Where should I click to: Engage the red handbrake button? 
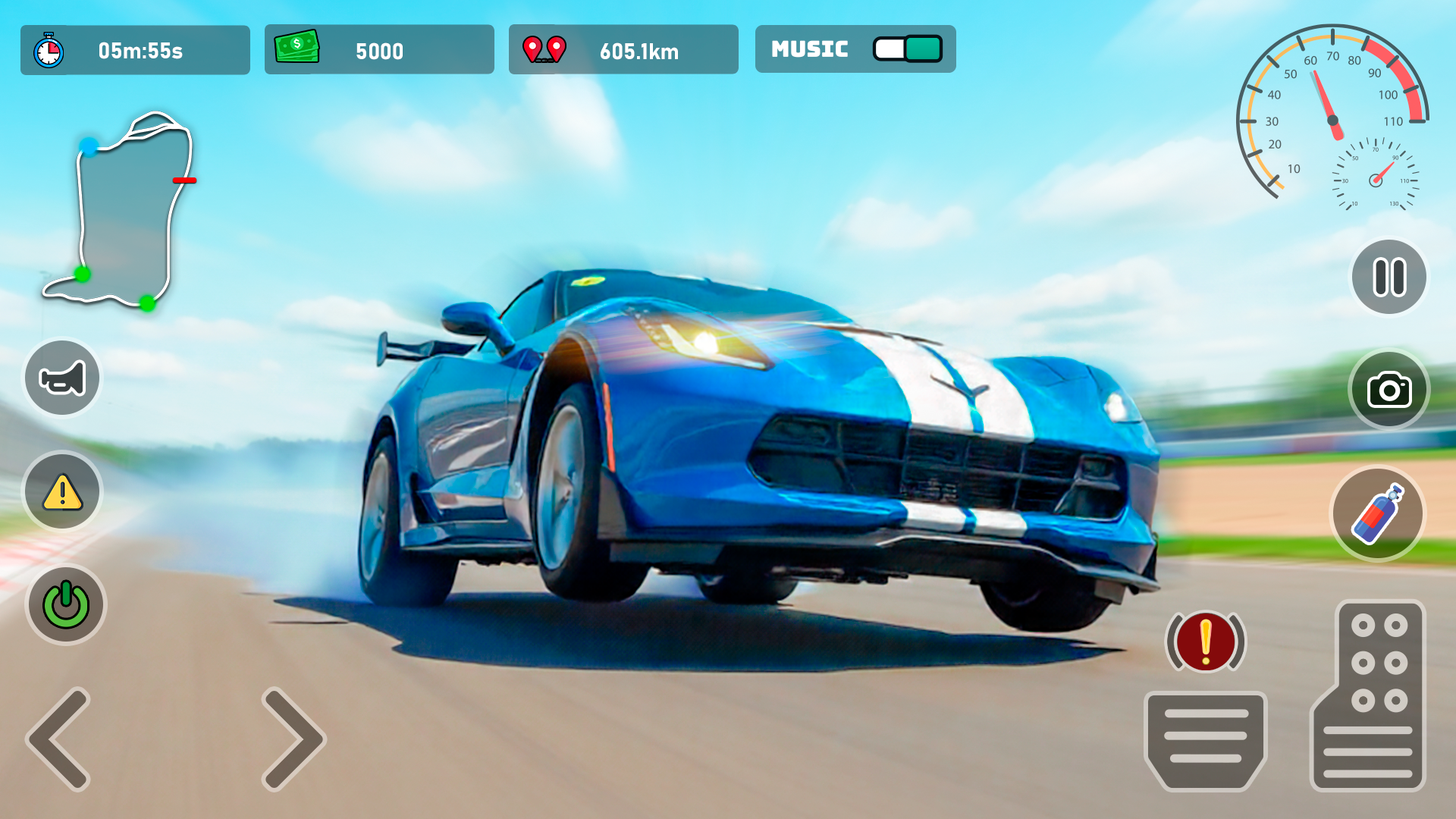pos(1205,642)
